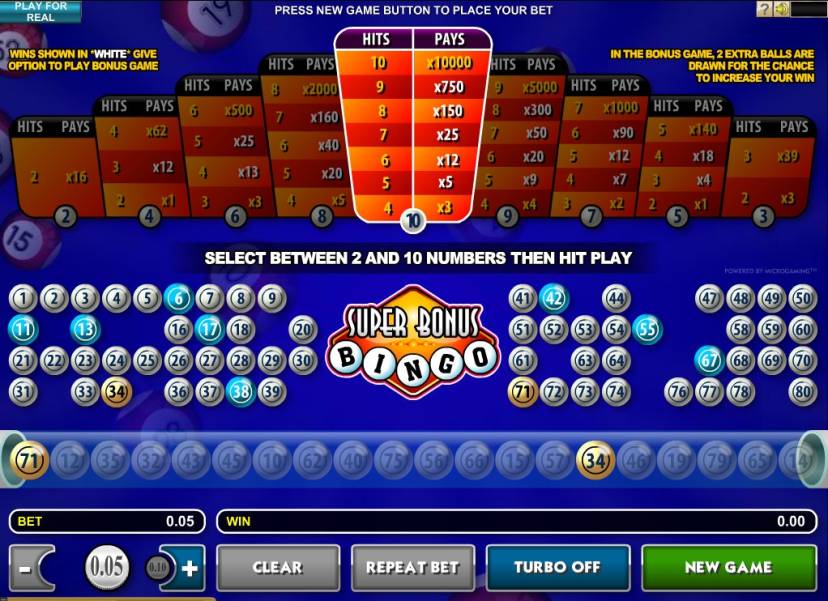Deselect the highlighted number 6 ball
The image size is (828, 601).
click(x=178, y=298)
